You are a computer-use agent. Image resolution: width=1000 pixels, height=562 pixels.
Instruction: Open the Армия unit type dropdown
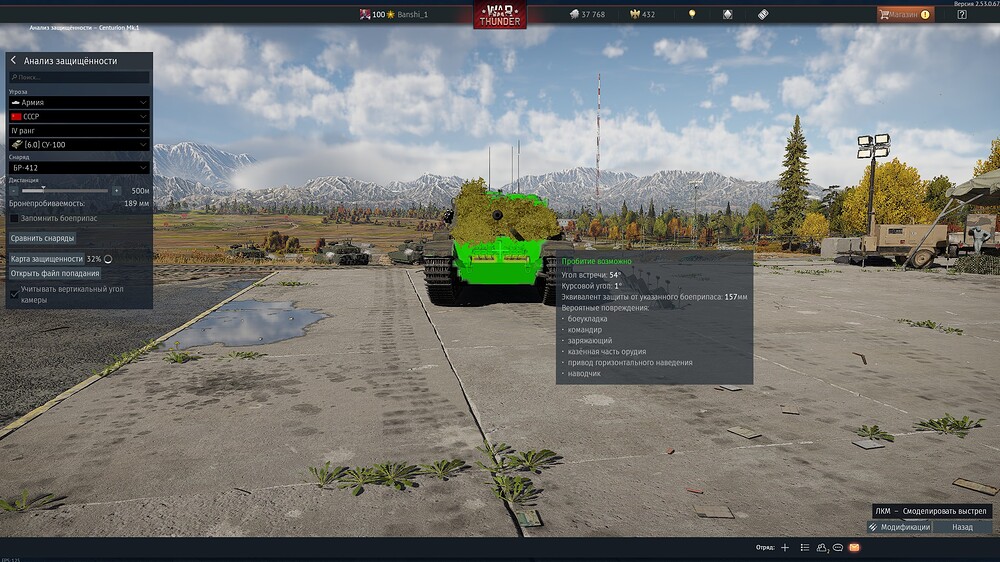79,102
